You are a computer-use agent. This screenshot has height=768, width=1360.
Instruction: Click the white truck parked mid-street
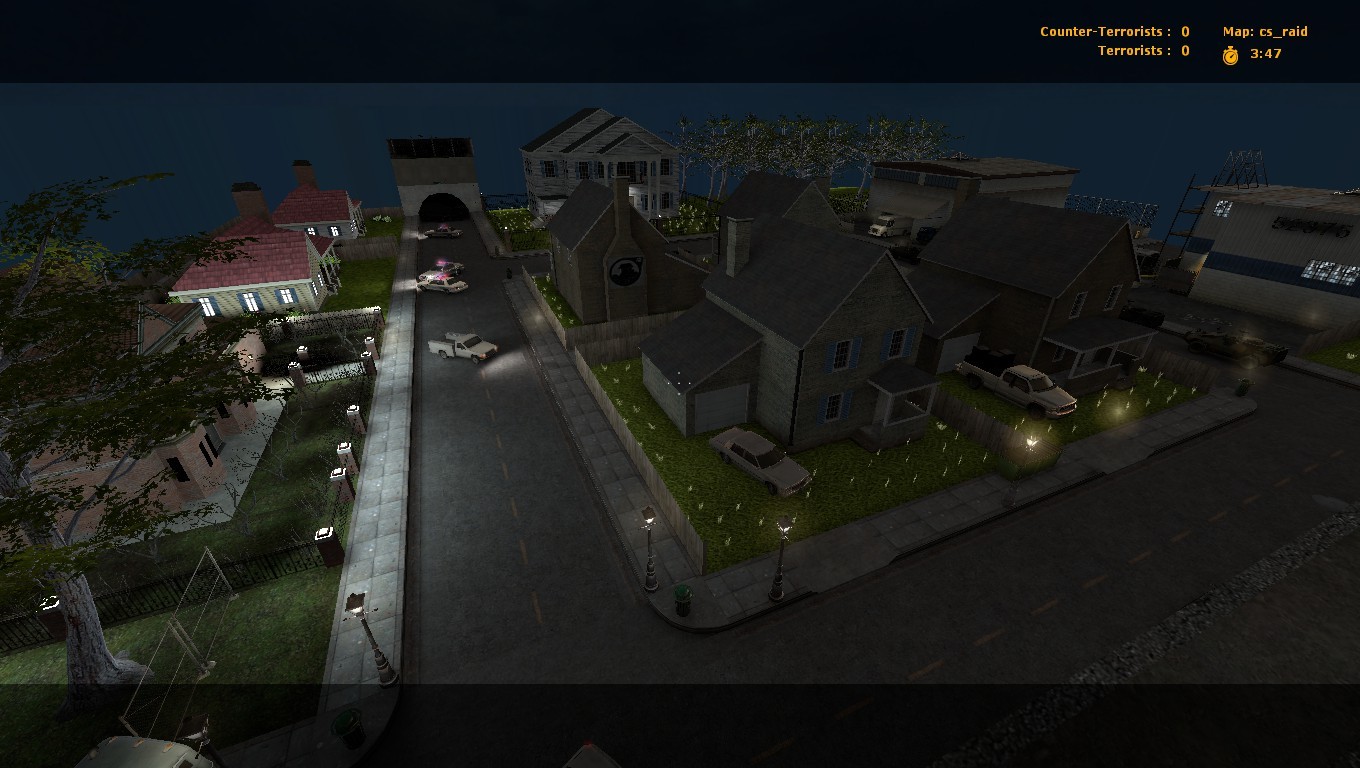click(x=460, y=345)
